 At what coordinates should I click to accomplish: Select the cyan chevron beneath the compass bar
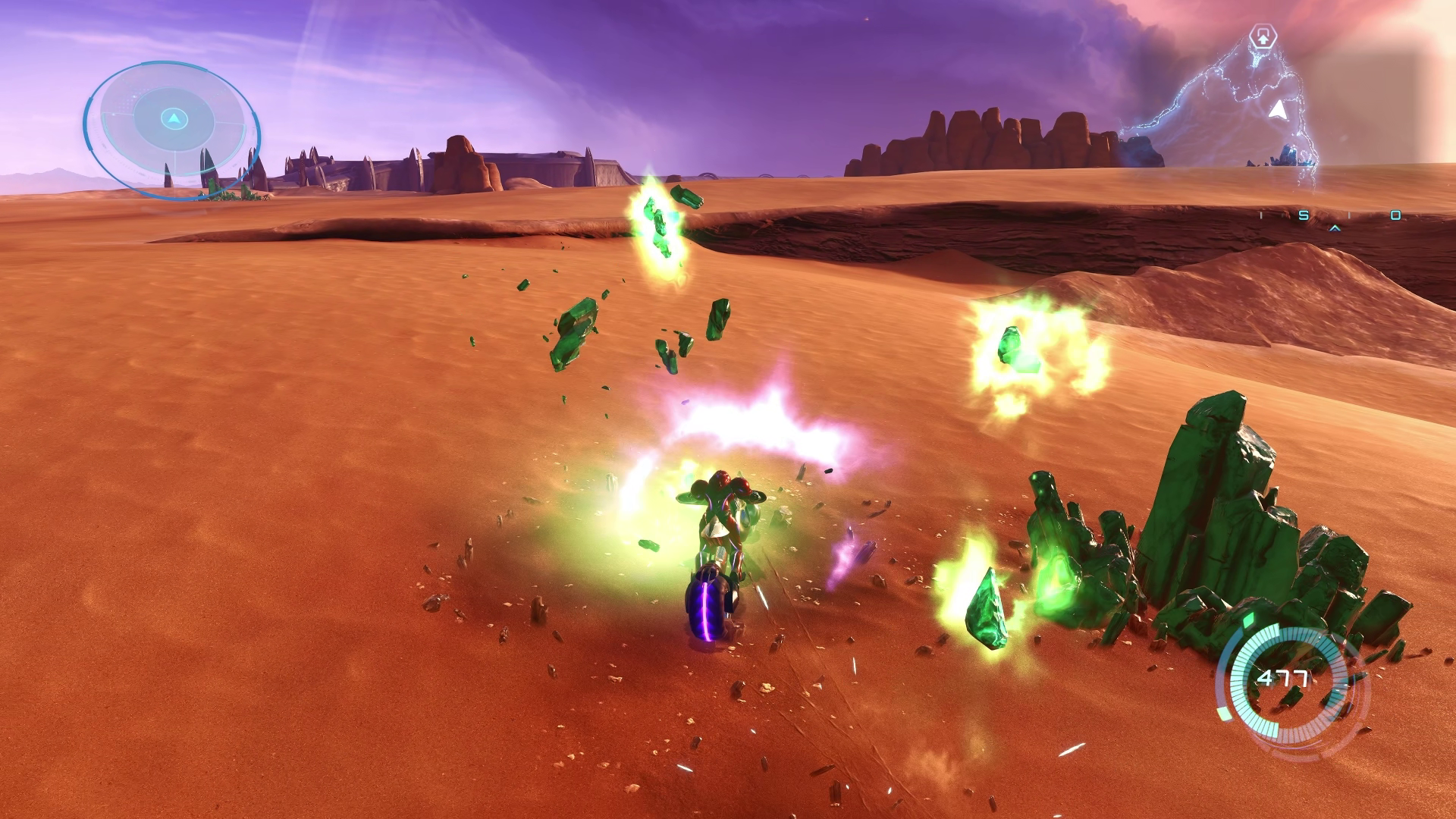pyautogui.click(x=1335, y=227)
